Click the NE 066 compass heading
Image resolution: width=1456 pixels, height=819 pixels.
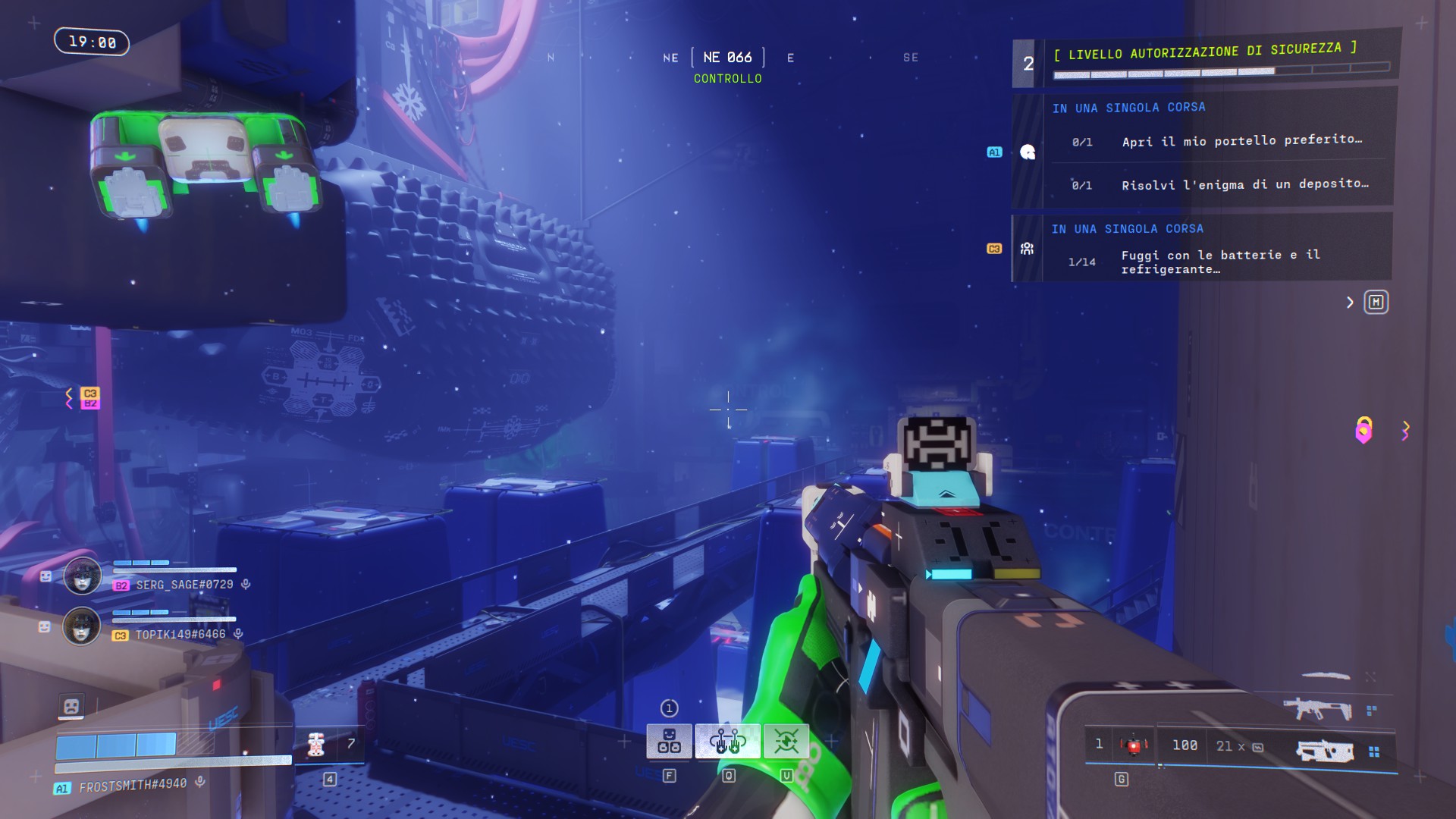point(727,58)
